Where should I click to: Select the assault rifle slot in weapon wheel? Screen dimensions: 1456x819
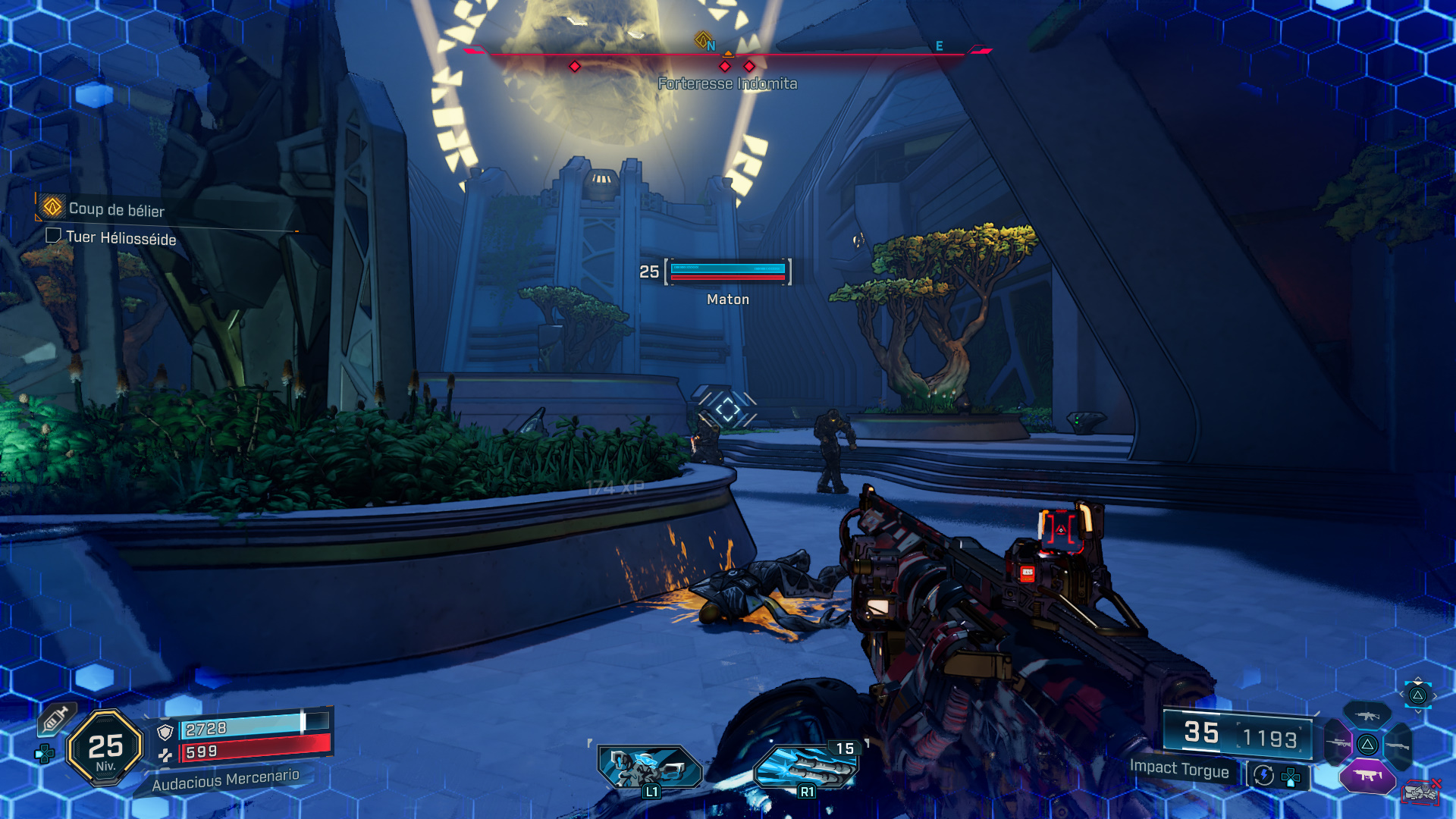(x=1367, y=715)
